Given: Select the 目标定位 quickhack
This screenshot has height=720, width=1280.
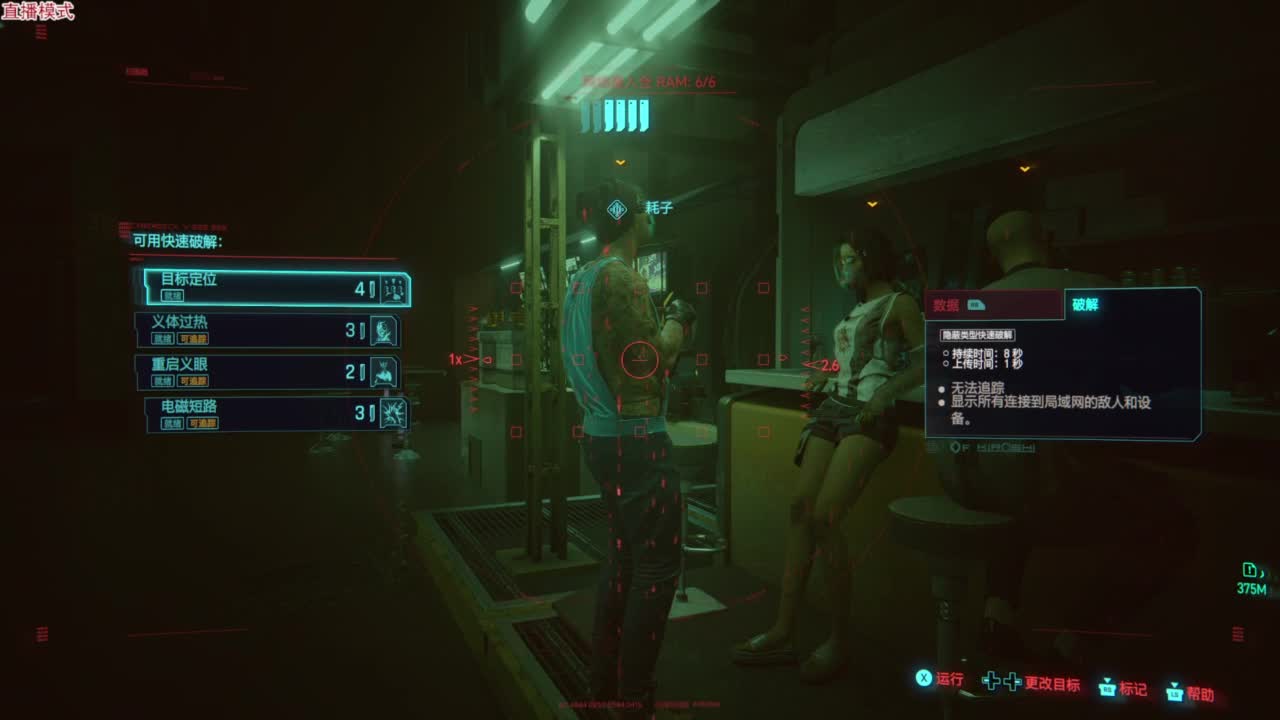Looking at the screenshot, I should pyautogui.click(x=272, y=288).
